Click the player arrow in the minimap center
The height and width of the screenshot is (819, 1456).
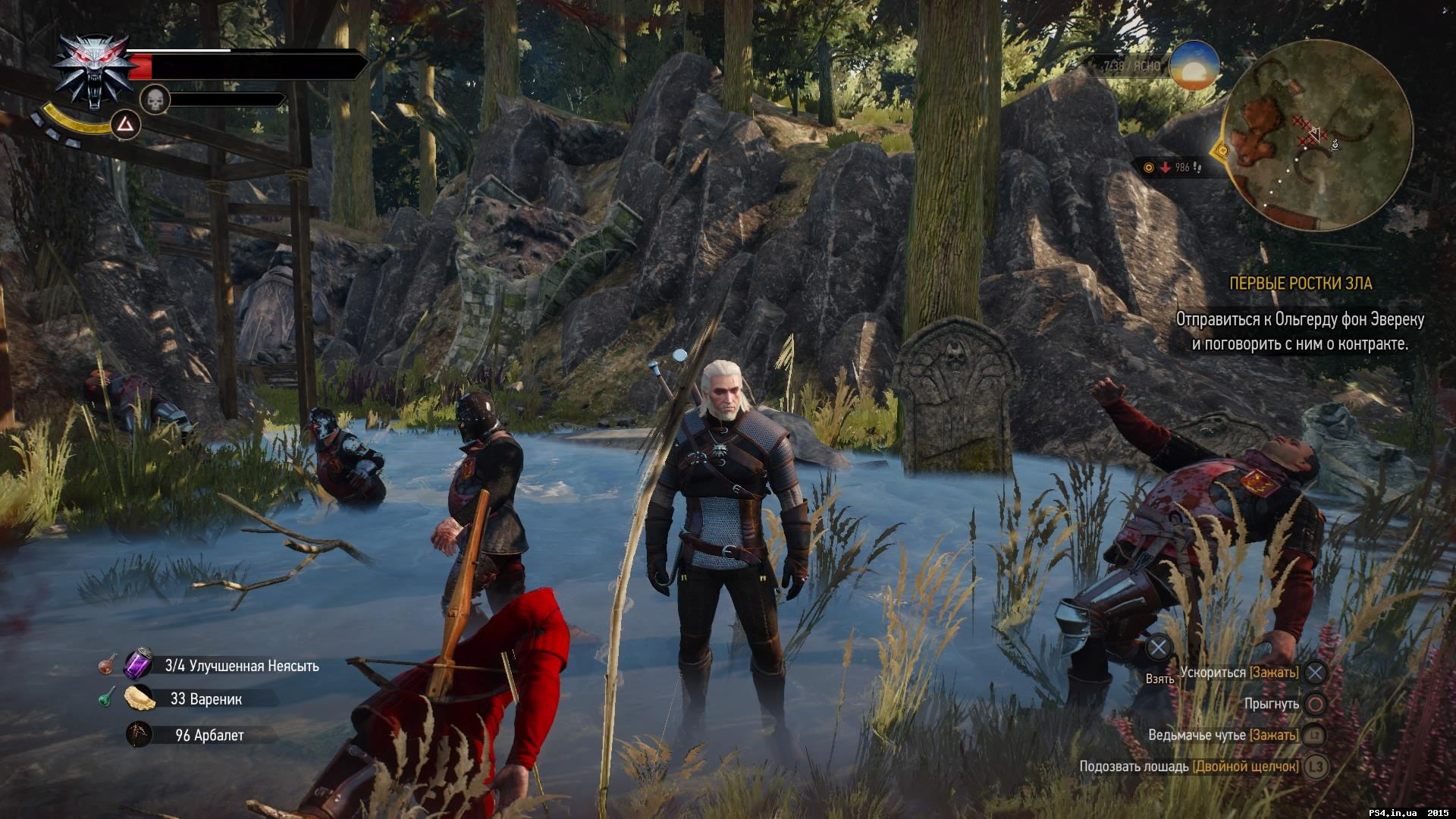point(1314,135)
